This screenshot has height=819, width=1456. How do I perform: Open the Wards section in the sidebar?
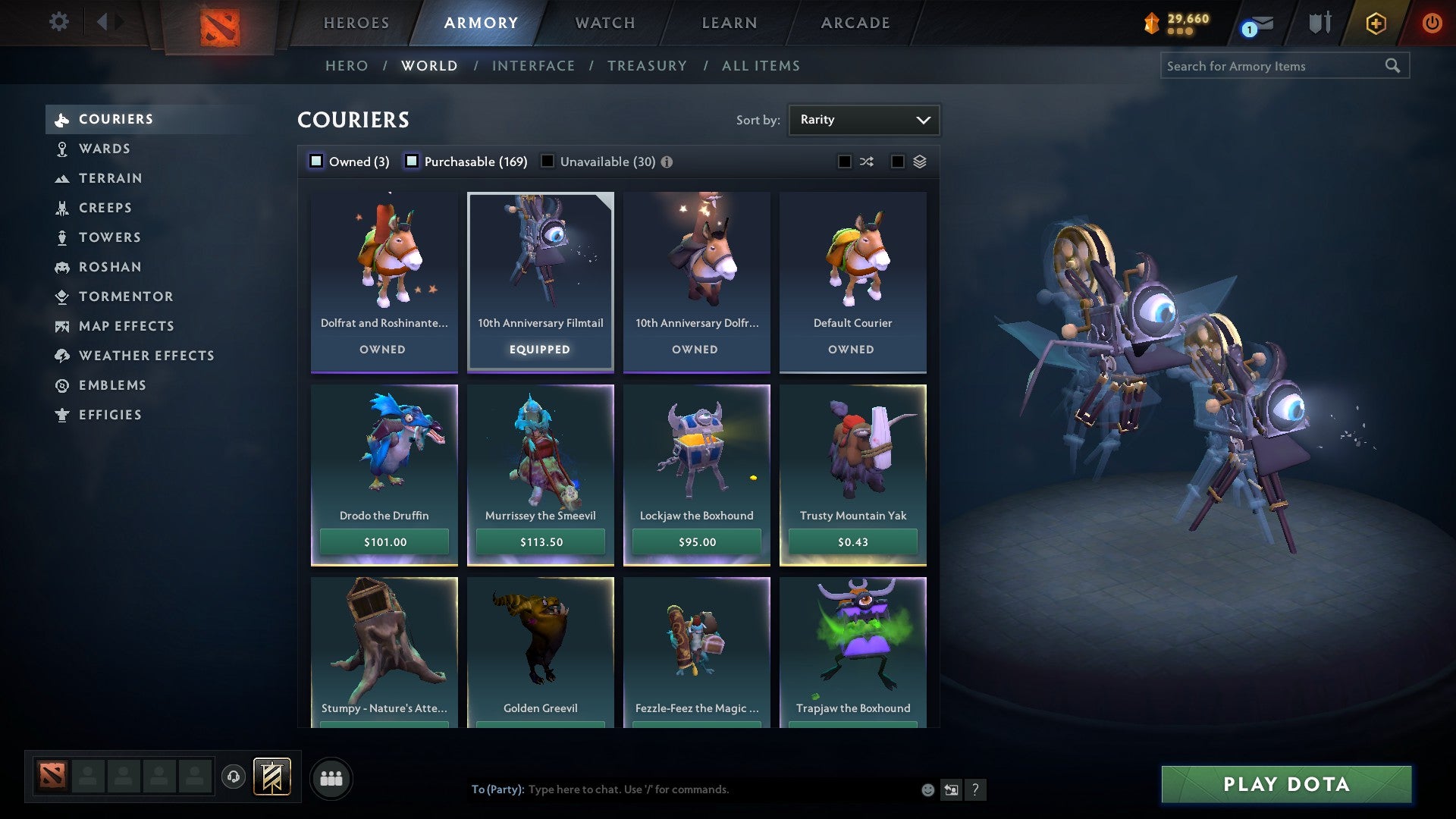(x=103, y=149)
